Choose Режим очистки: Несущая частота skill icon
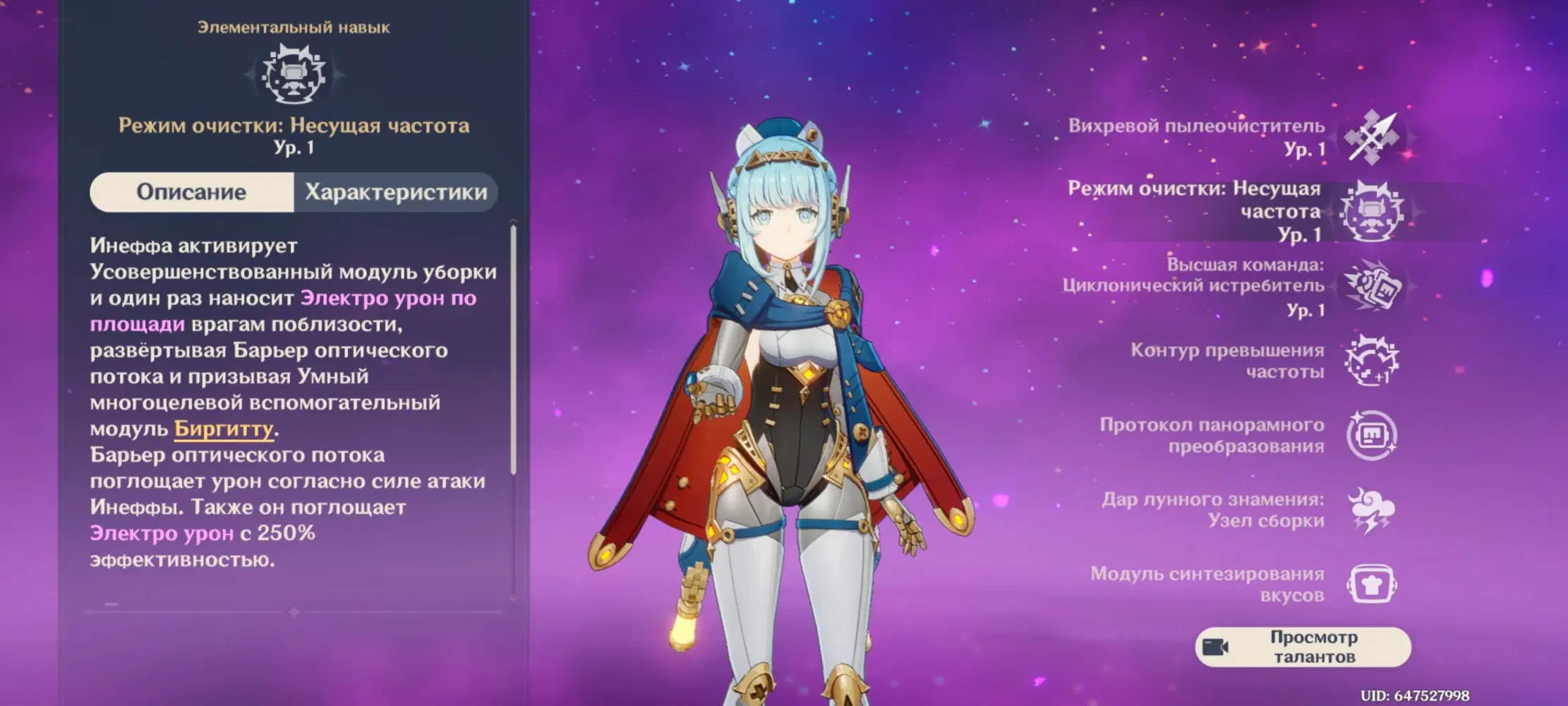This screenshot has height=706, width=1568. pos(1371,212)
